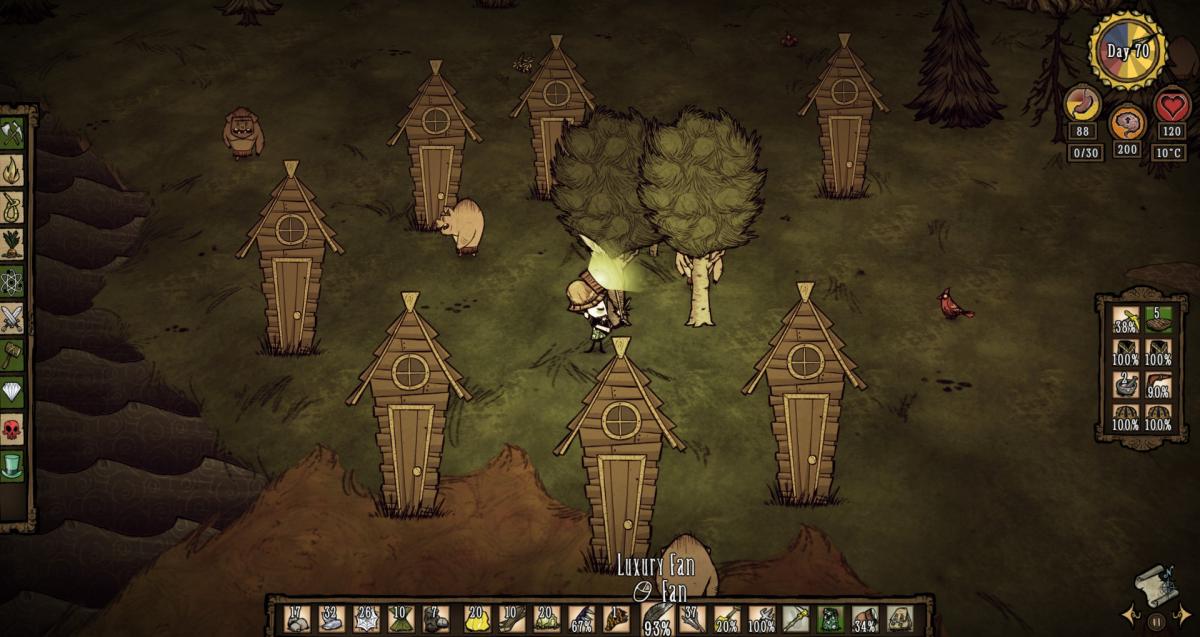This screenshot has width=1200, height=637.
Task: Open the Science tab with atom icon
Action: [x=12, y=281]
